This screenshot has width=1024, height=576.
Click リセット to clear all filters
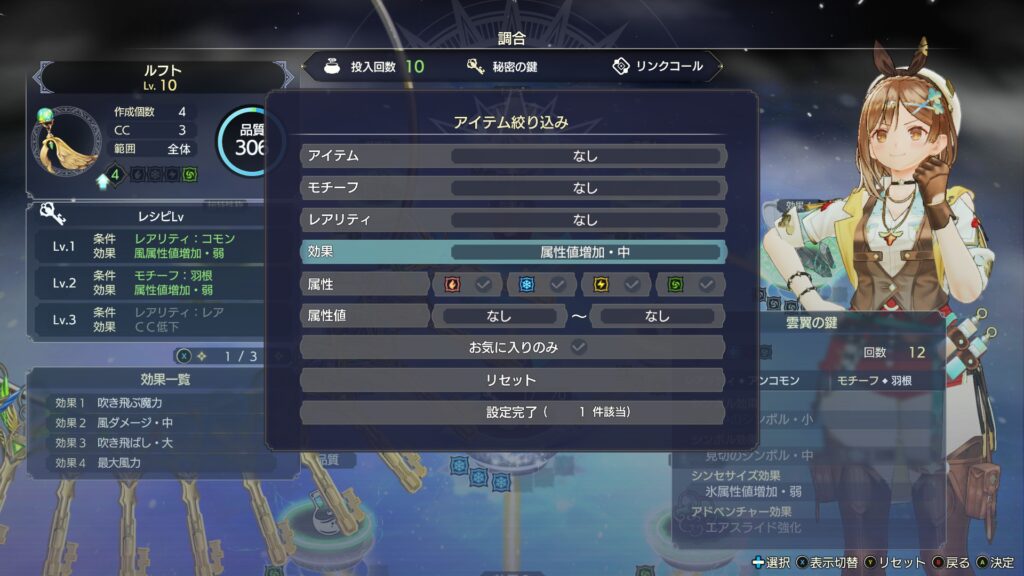pyautogui.click(x=512, y=380)
